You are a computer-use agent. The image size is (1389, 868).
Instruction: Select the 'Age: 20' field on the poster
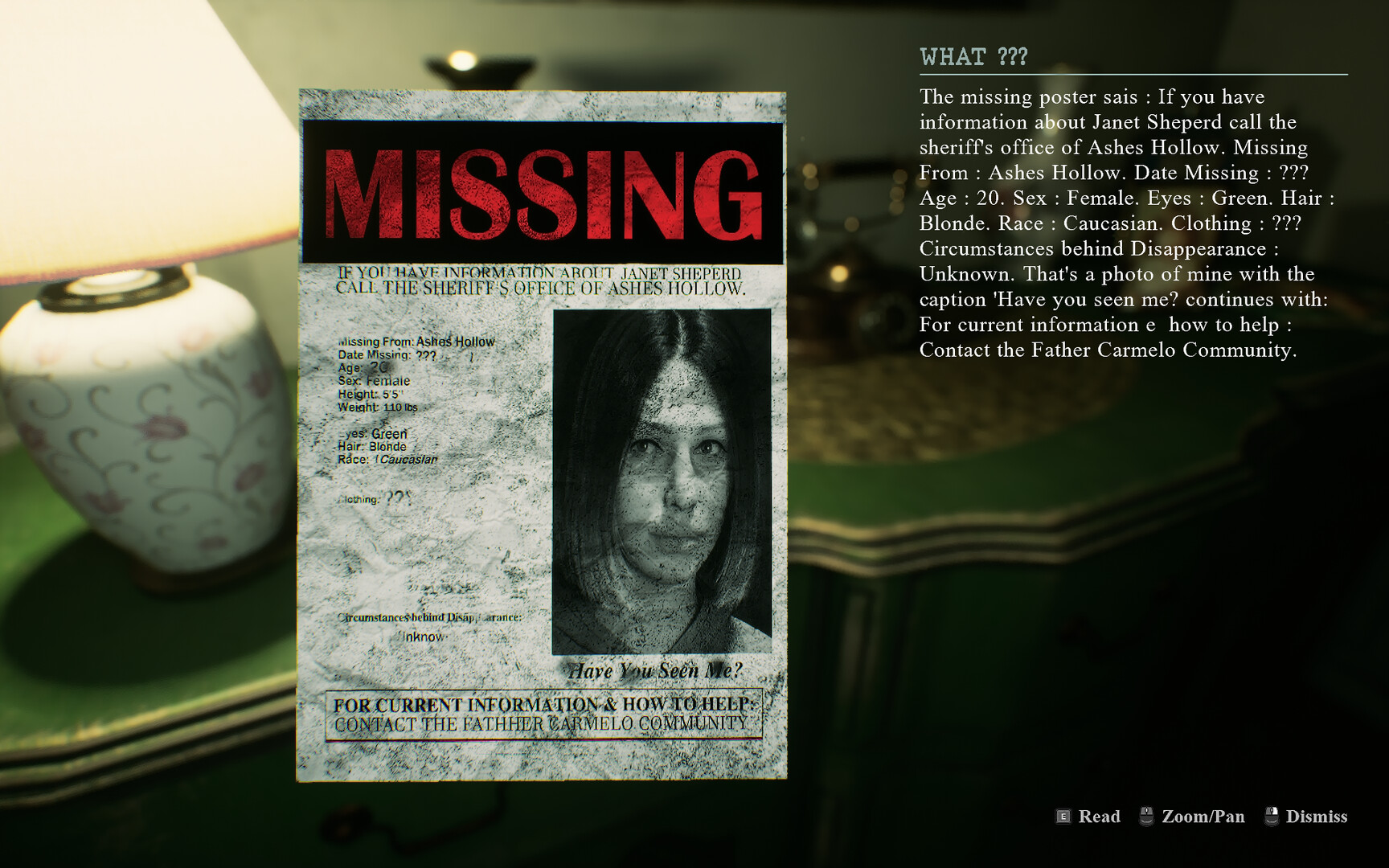(x=363, y=368)
